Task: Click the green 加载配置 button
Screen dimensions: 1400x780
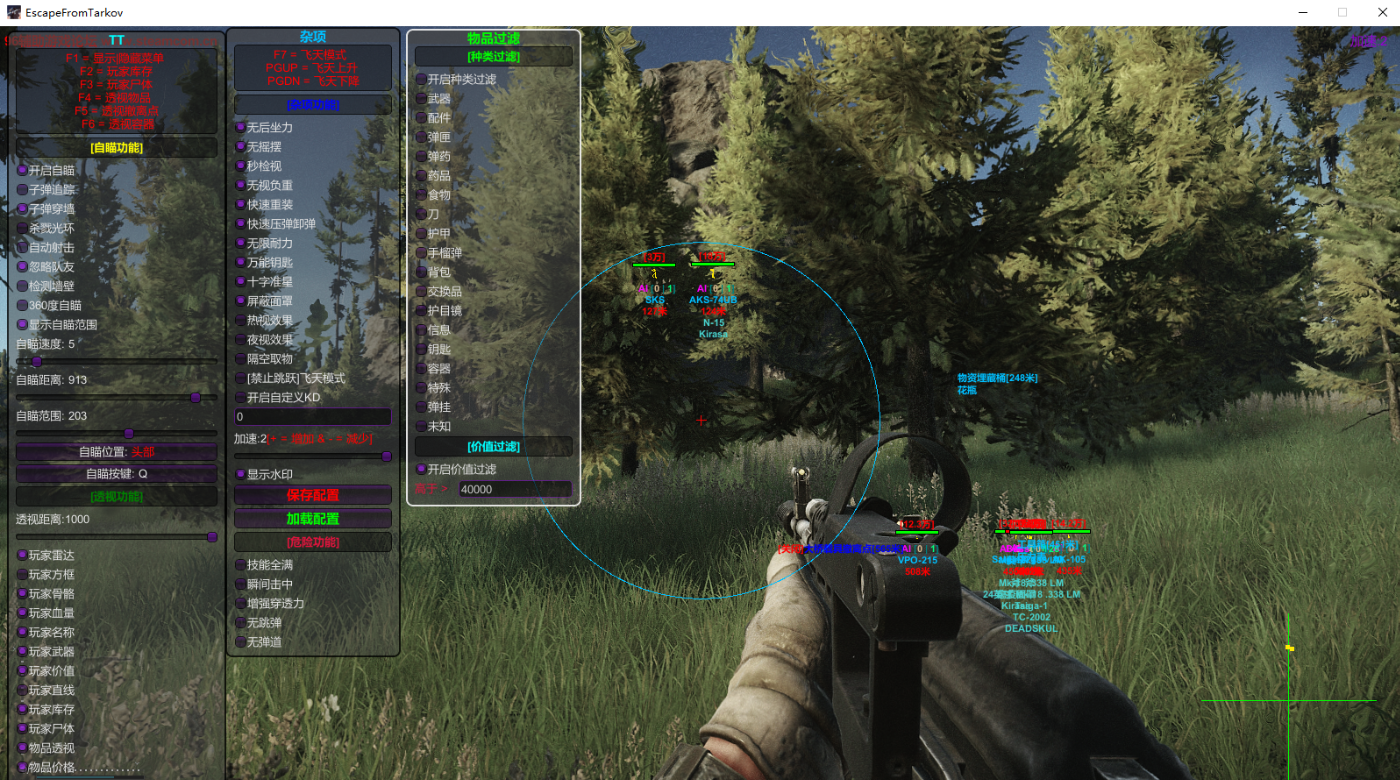Action: pyautogui.click(x=312, y=518)
